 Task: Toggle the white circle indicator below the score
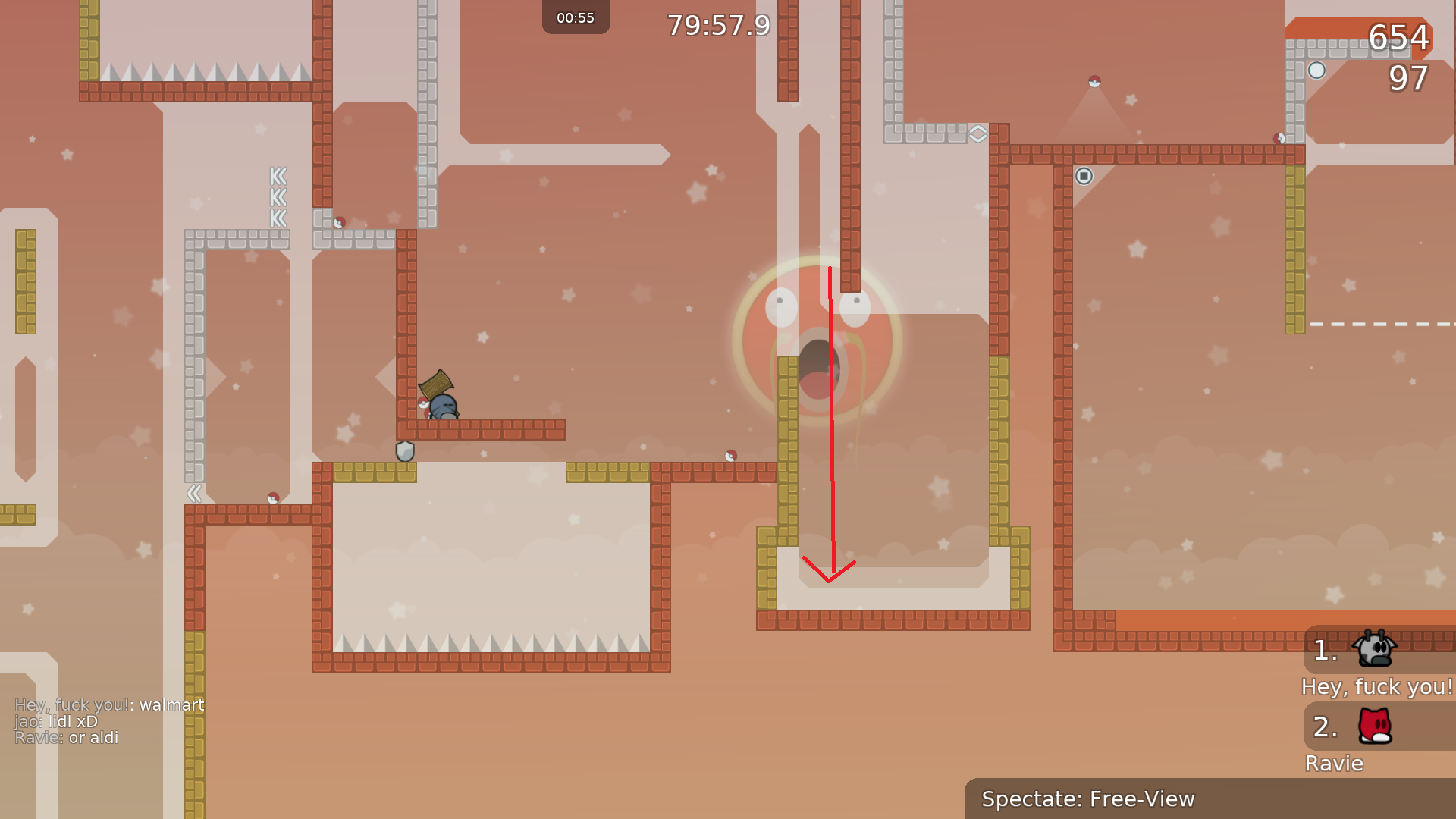(x=1317, y=71)
